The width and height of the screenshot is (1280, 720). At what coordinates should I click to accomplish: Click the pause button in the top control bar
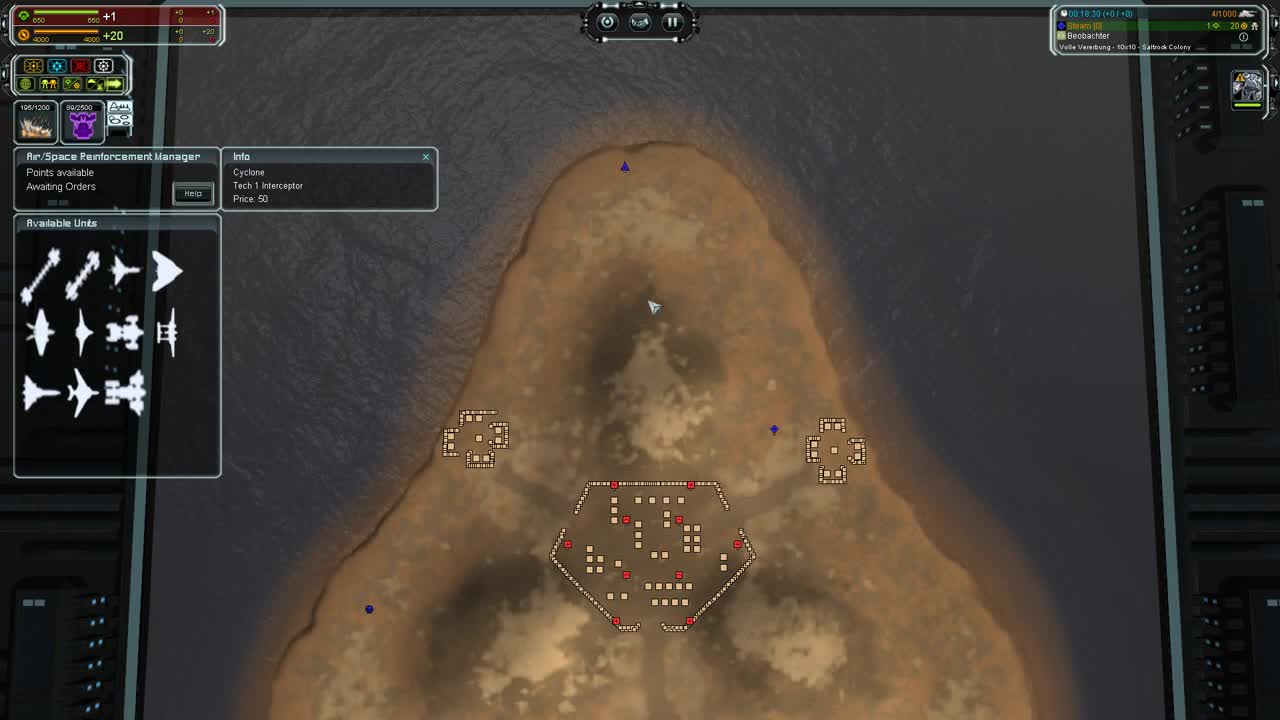pos(672,23)
